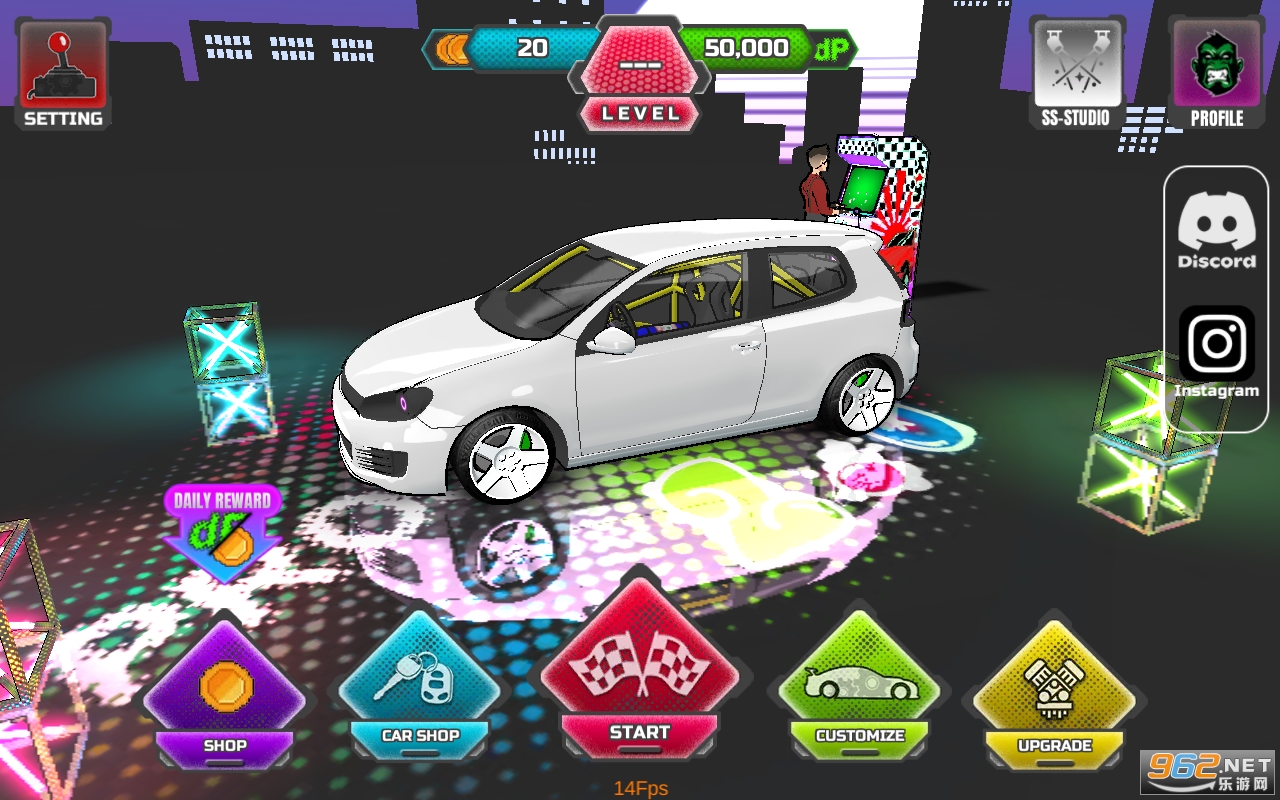Open the SS-Studio page
1280x800 pixels.
coord(1075,73)
